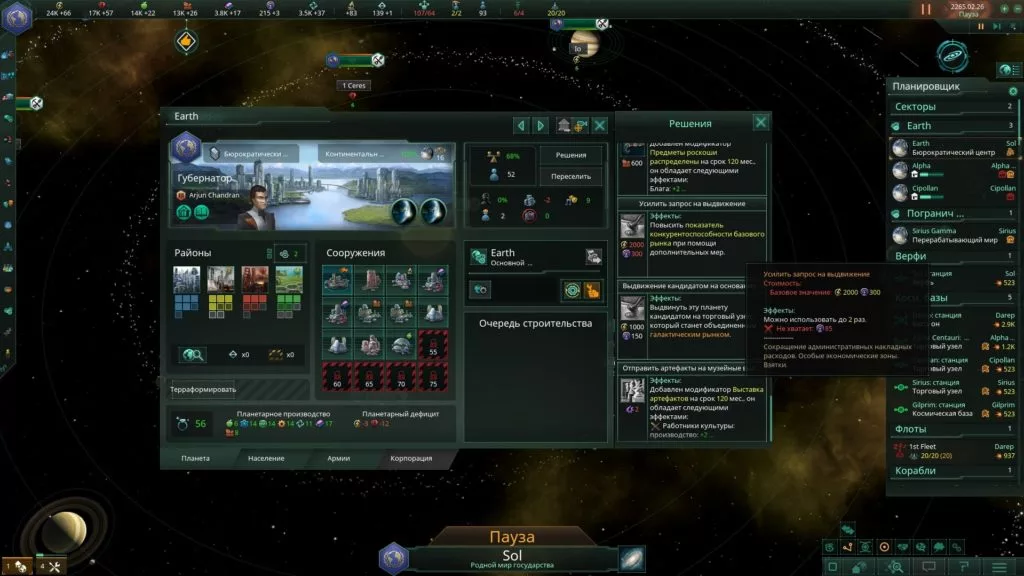Toggle the pause button near the date
Screen dimensions: 1024x576
pyautogui.click(x=926, y=9)
